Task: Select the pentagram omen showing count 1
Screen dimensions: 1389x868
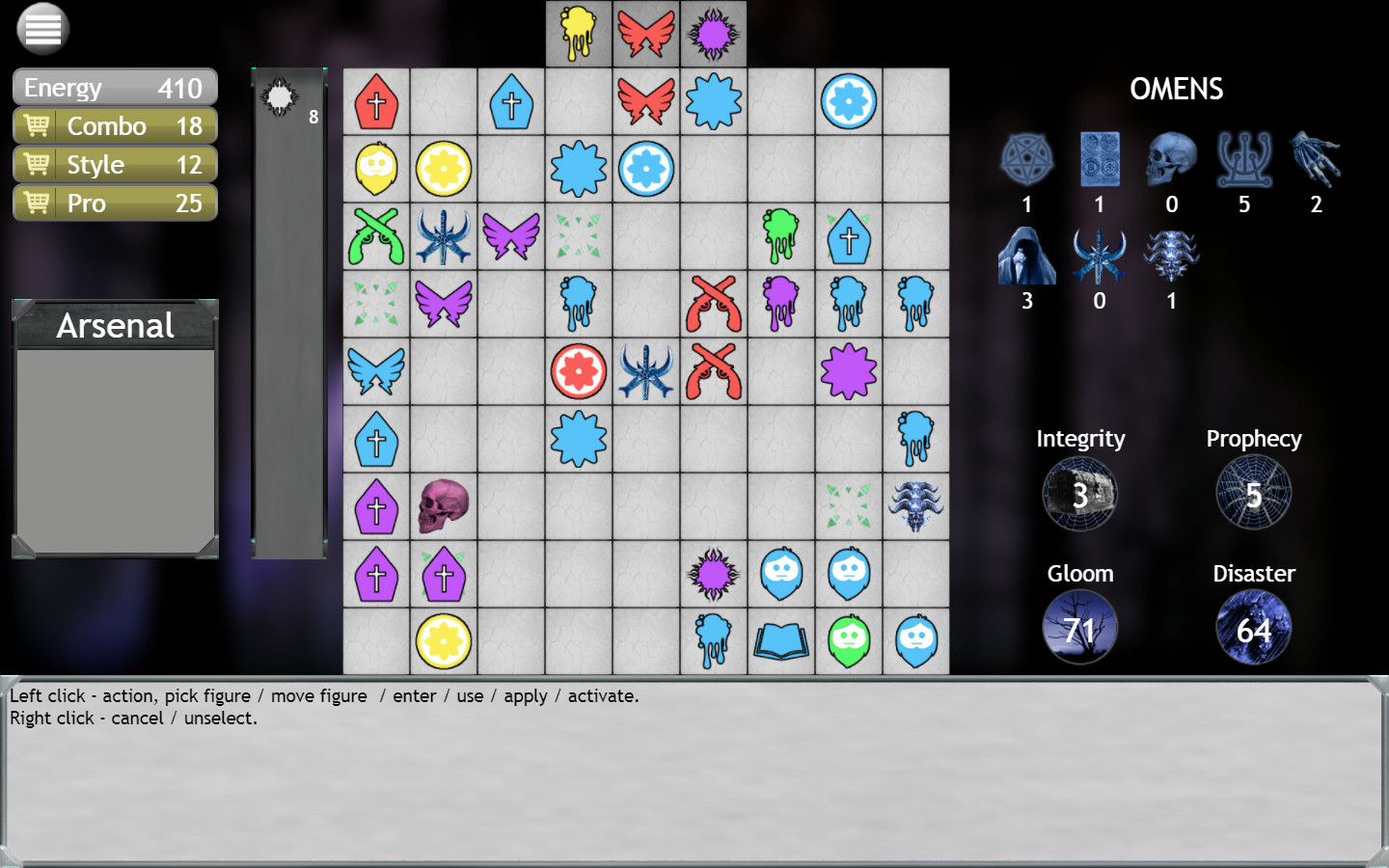Action: pyautogui.click(x=1026, y=159)
